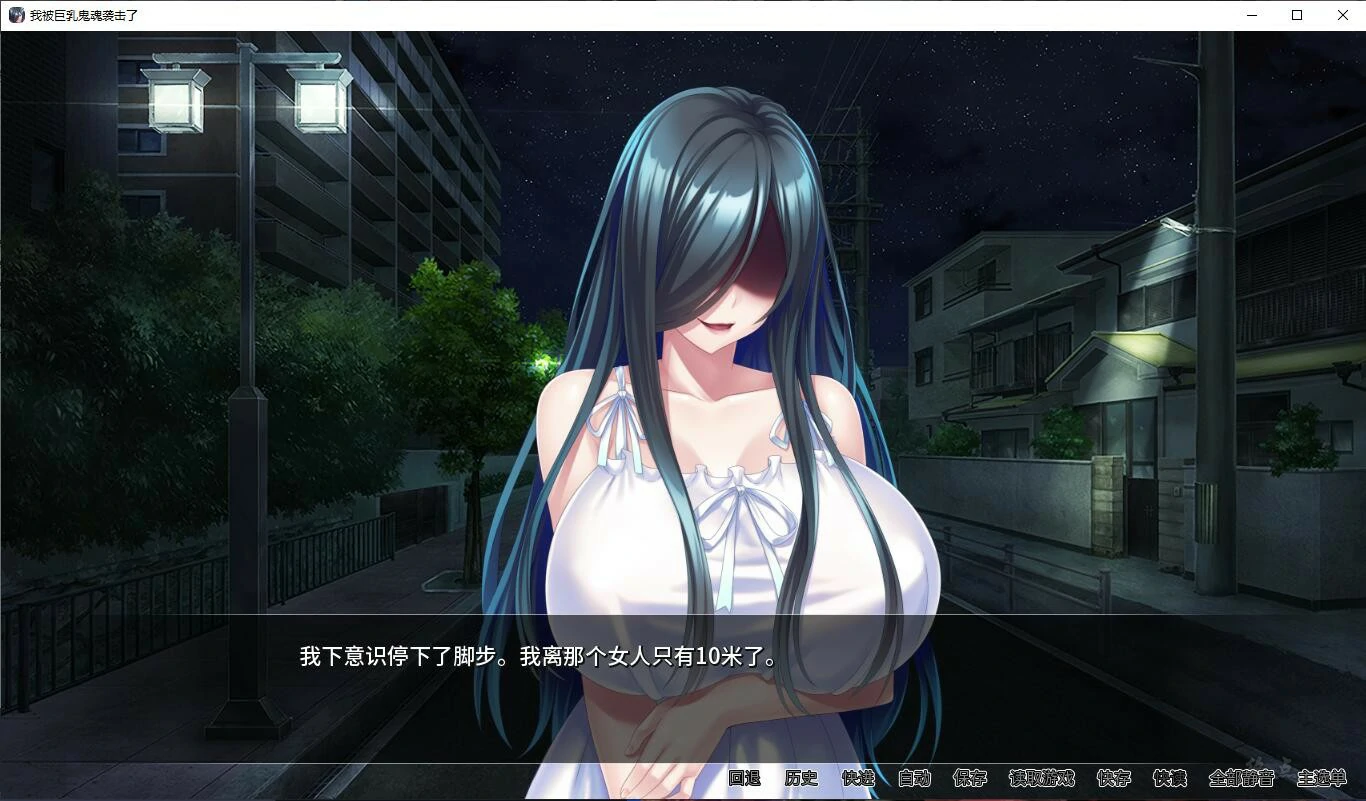
Task: Close the 我被巨乳鬼魂袭击了 window
Action: (1343, 15)
